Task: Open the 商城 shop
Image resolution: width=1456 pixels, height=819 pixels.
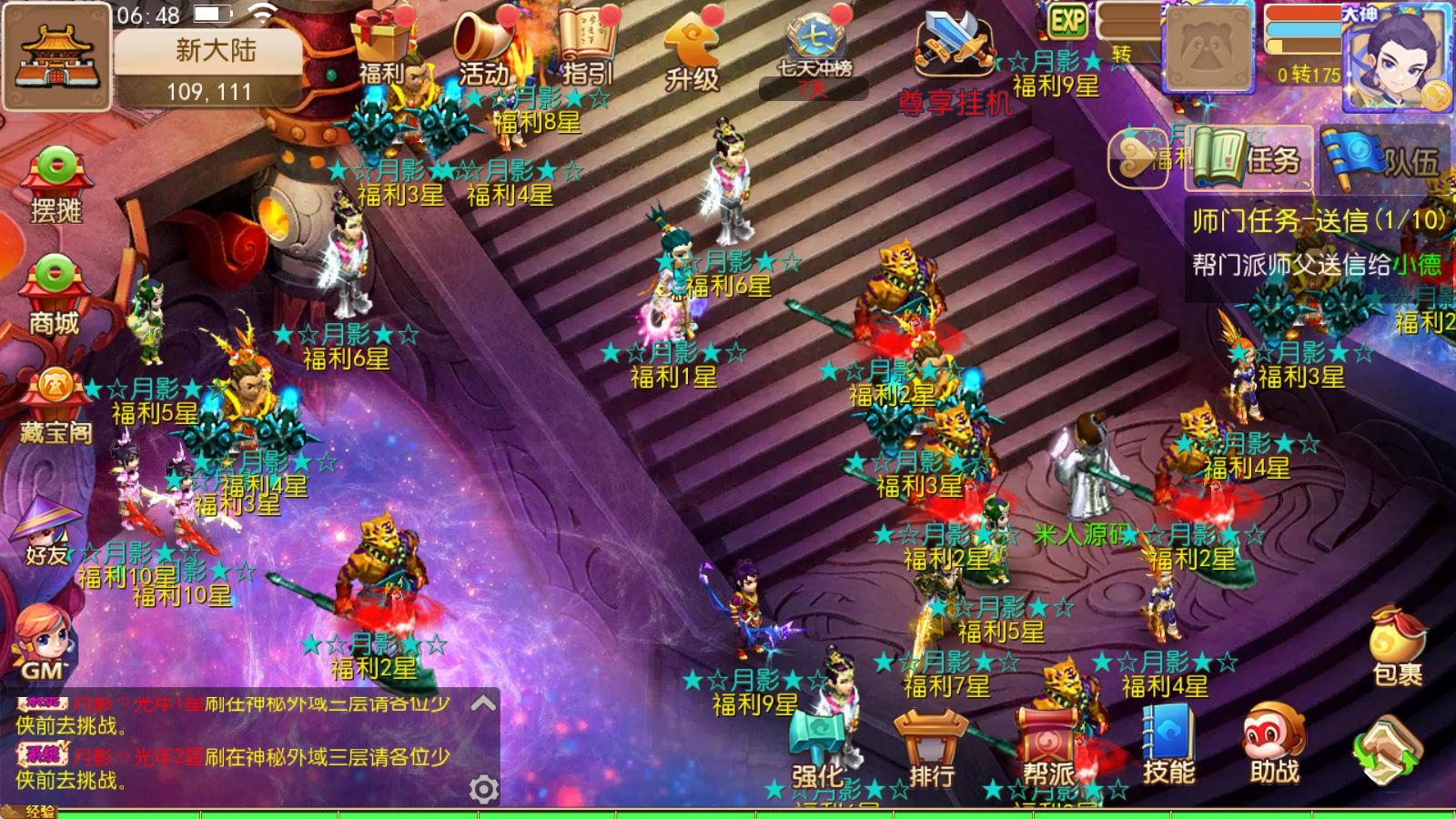Action: 56,289
